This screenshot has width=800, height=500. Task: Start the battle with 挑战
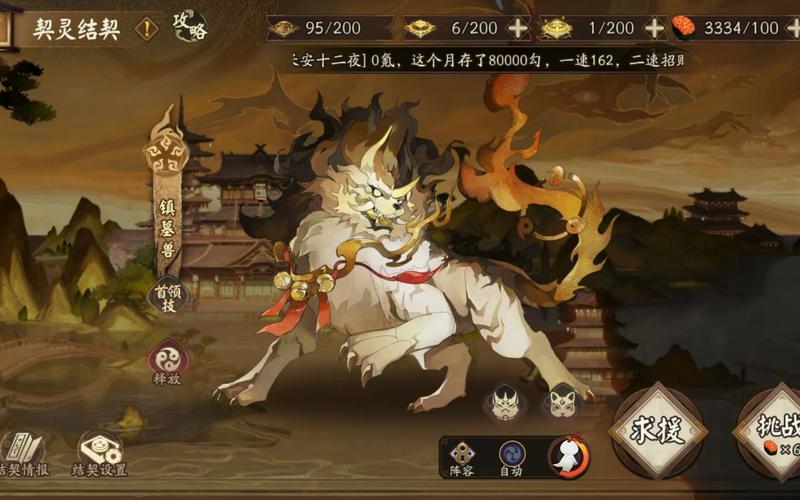click(x=772, y=430)
